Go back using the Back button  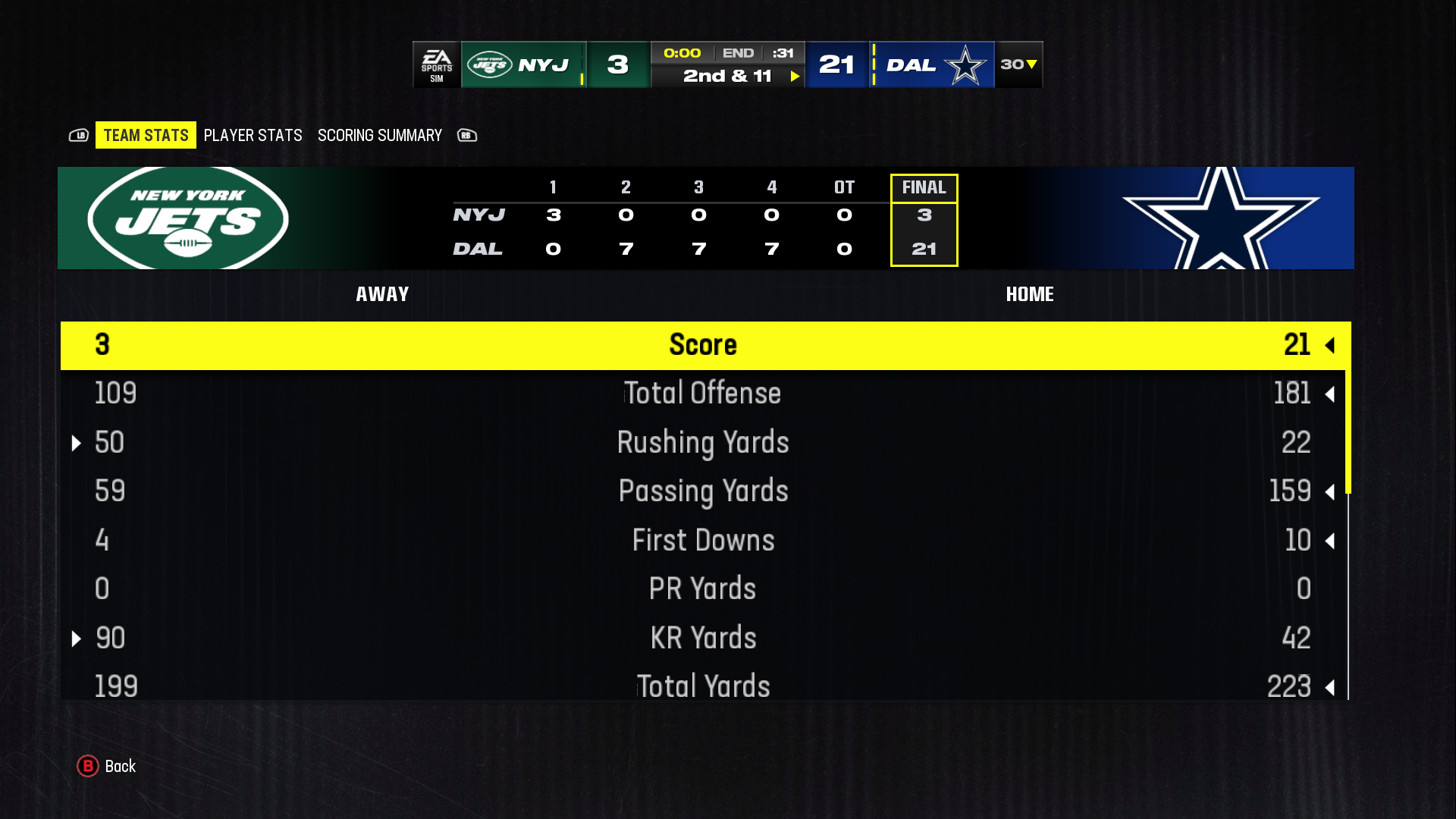coord(107,766)
